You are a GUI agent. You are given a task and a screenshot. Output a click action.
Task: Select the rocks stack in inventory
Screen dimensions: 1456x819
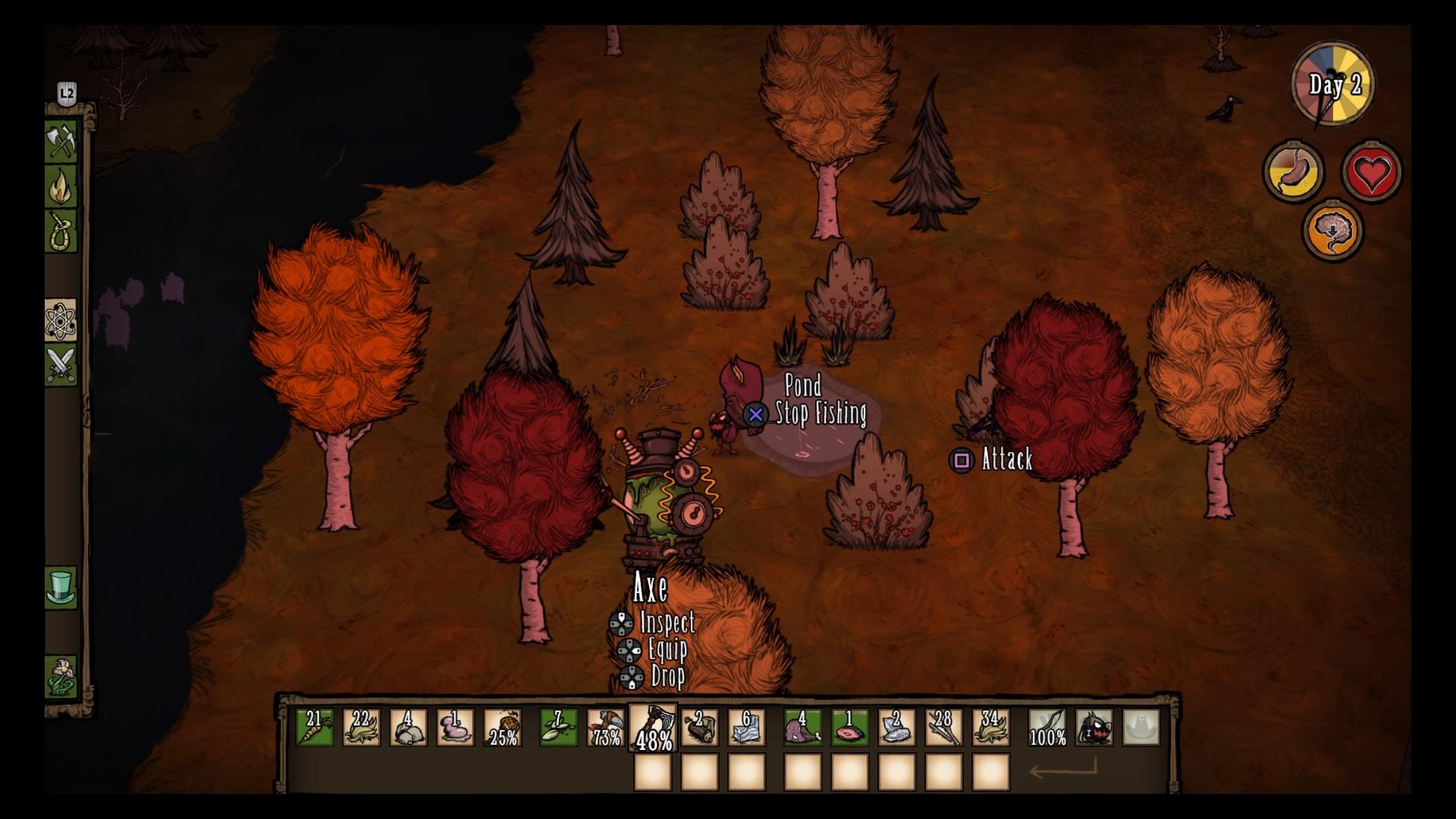click(408, 728)
